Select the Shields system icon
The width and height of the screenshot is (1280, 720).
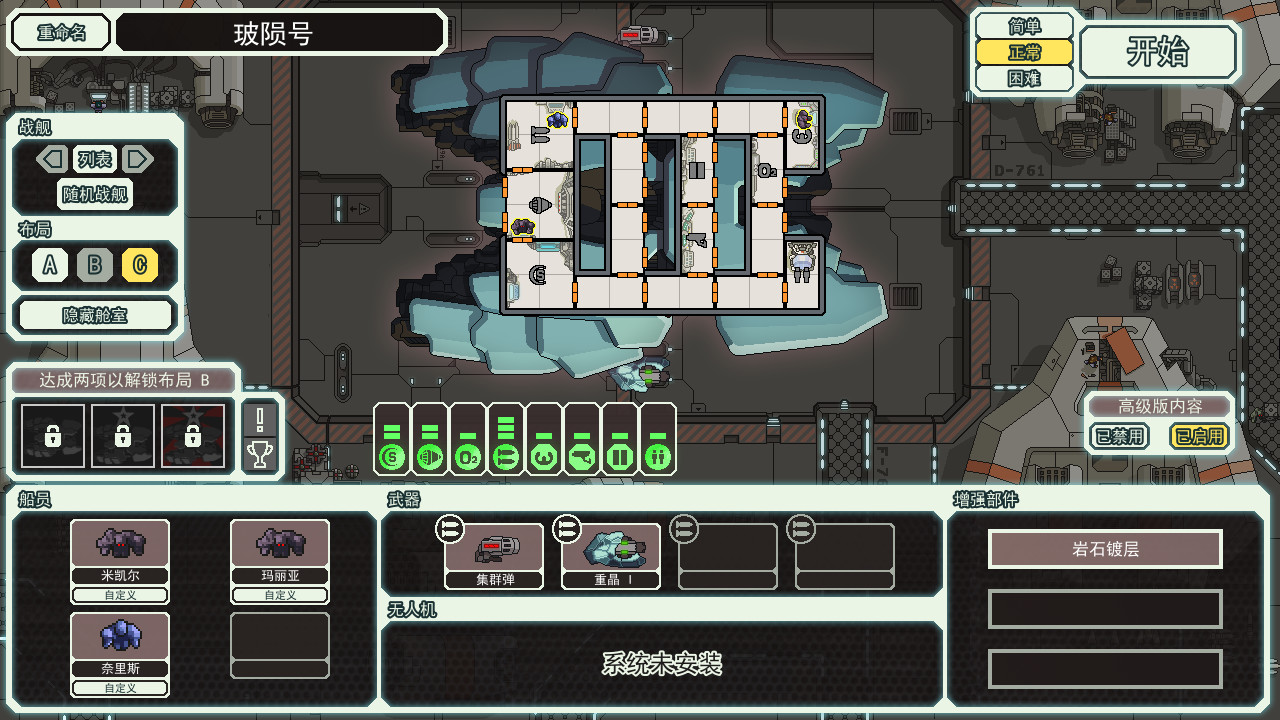click(x=393, y=457)
